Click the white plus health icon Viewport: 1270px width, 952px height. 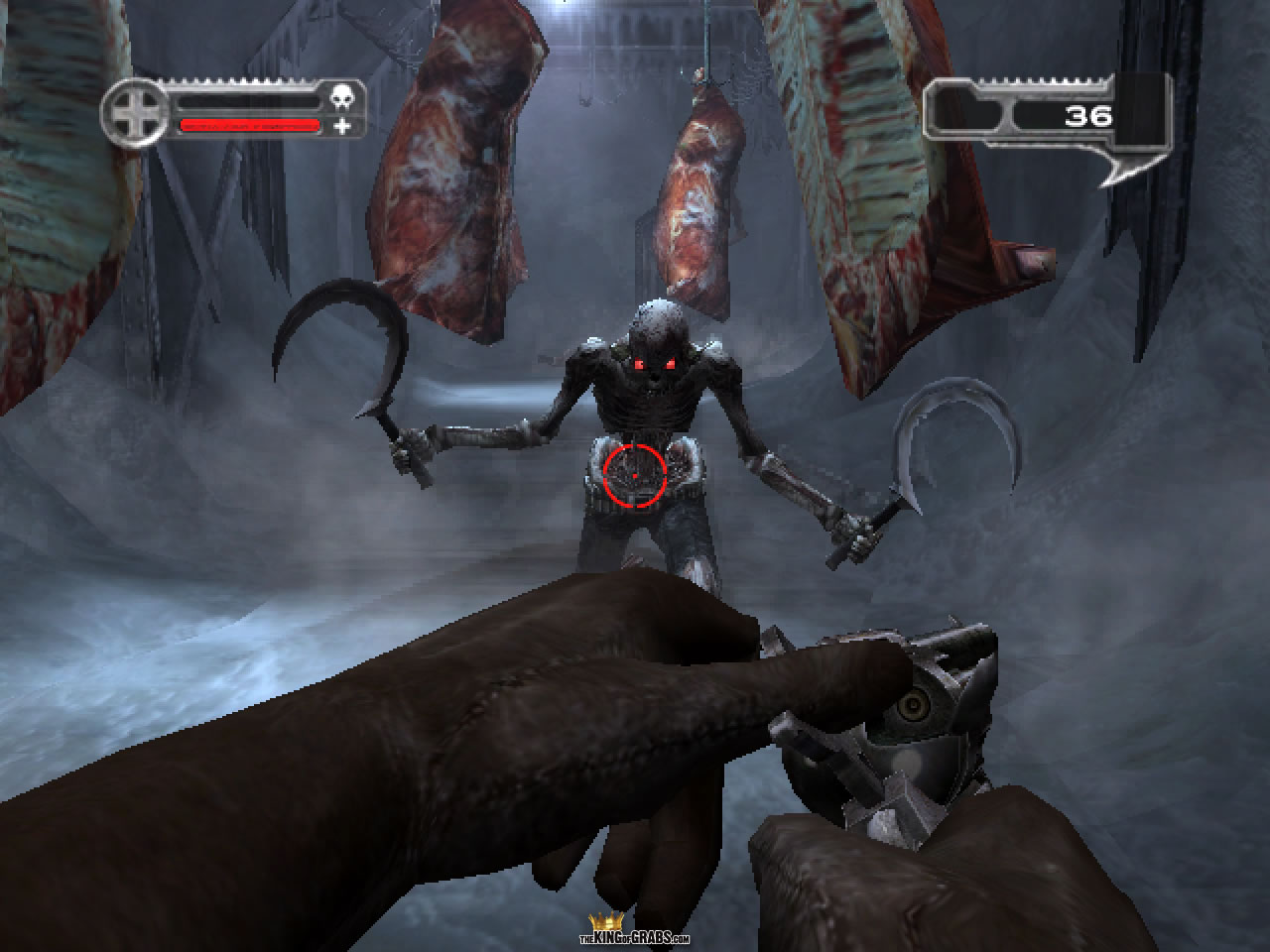click(x=342, y=126)
